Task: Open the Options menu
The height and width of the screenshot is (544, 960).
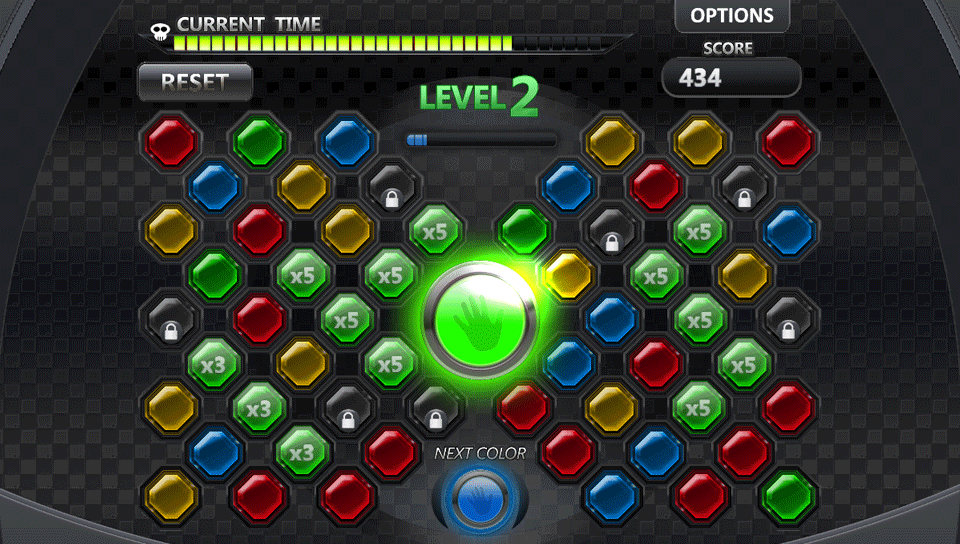Action: click(732, 16)
